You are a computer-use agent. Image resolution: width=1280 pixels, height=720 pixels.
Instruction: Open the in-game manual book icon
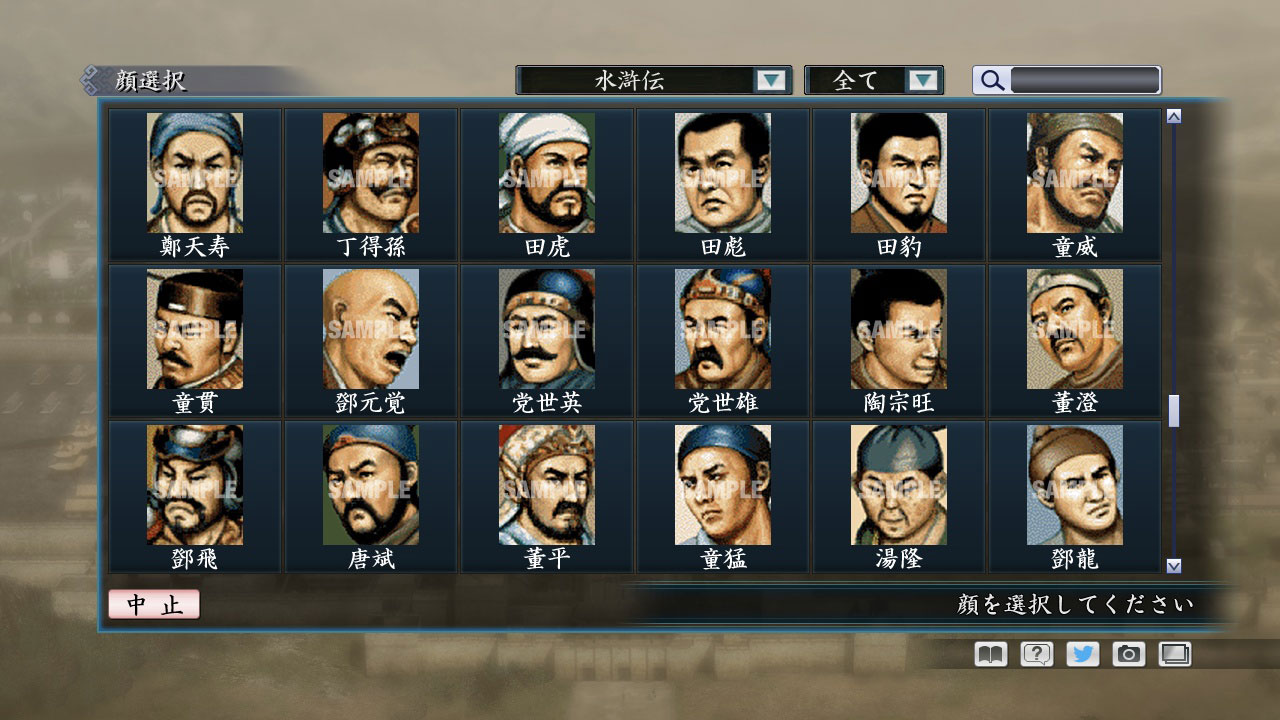(988, 654)
